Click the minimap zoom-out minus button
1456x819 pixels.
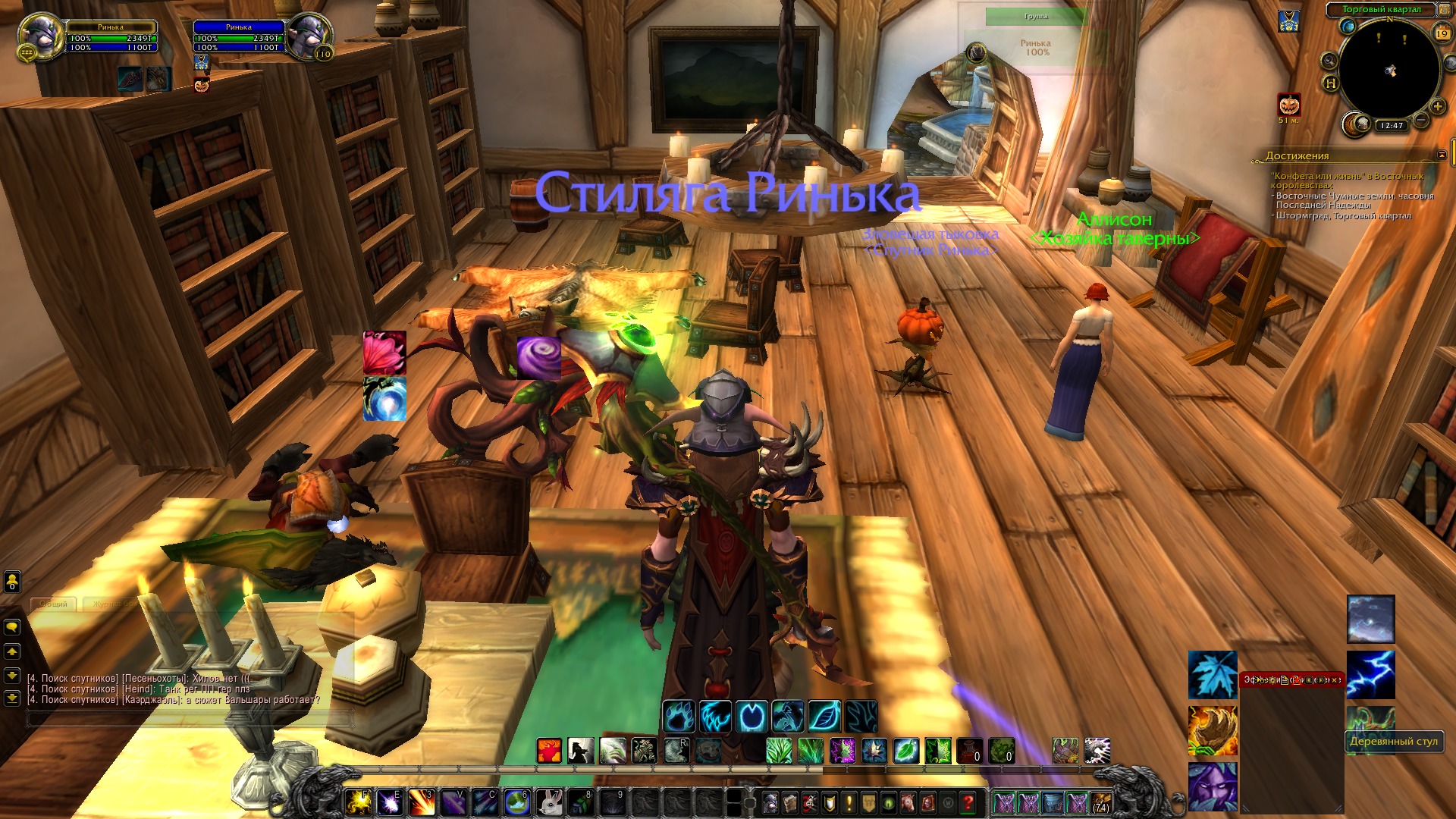point(1422,121)
